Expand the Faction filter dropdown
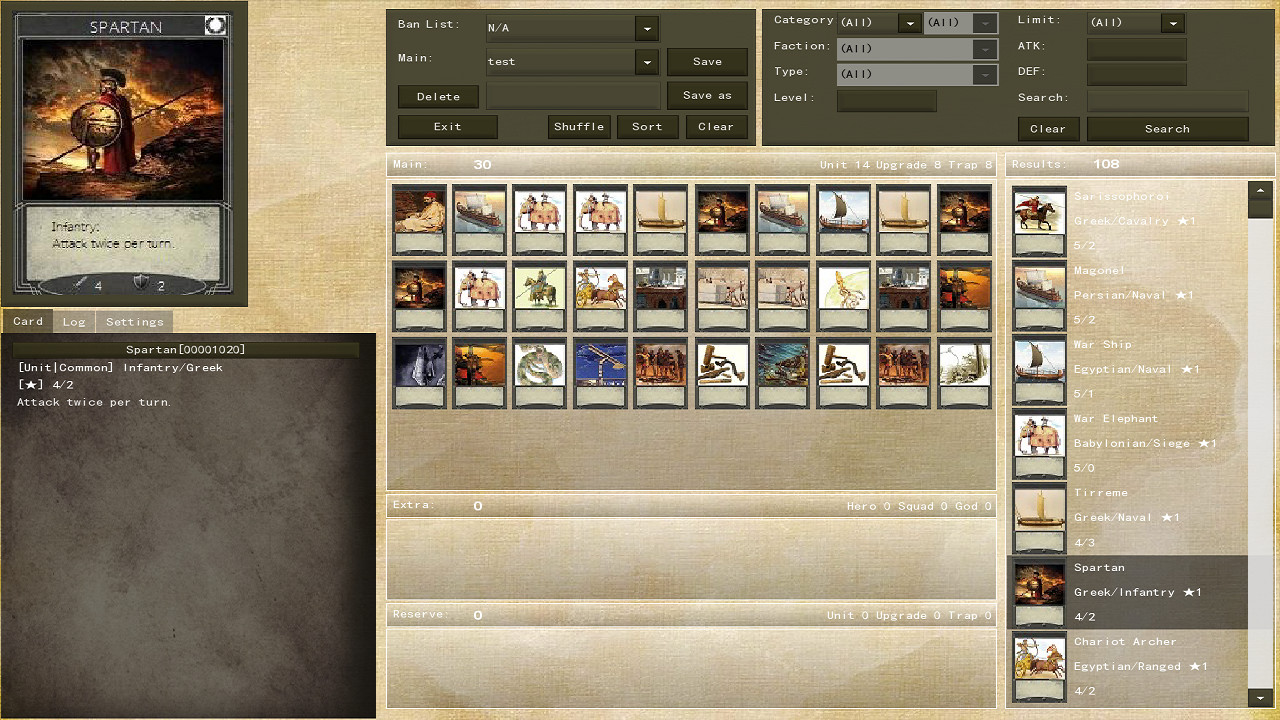This screenshot has width=1280, height=720. click(984, 48)
